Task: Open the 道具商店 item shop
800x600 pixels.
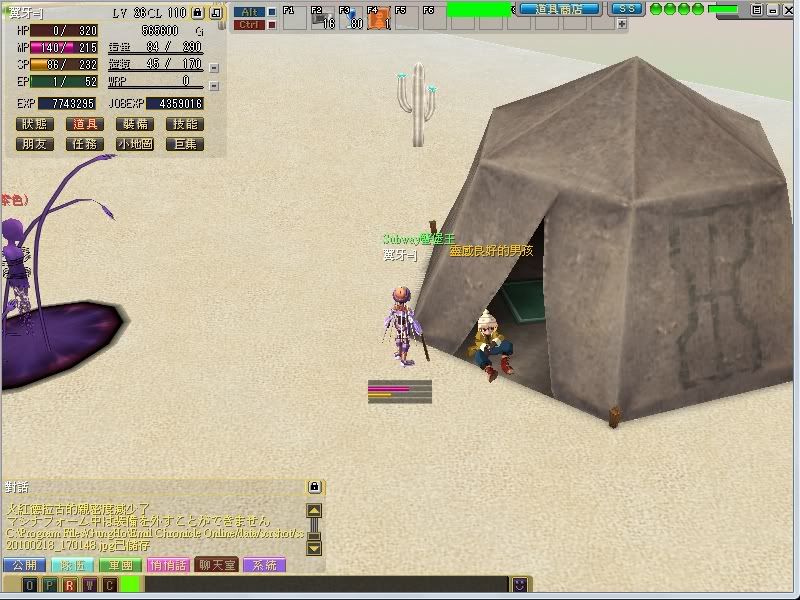Action: coord(559,9)
